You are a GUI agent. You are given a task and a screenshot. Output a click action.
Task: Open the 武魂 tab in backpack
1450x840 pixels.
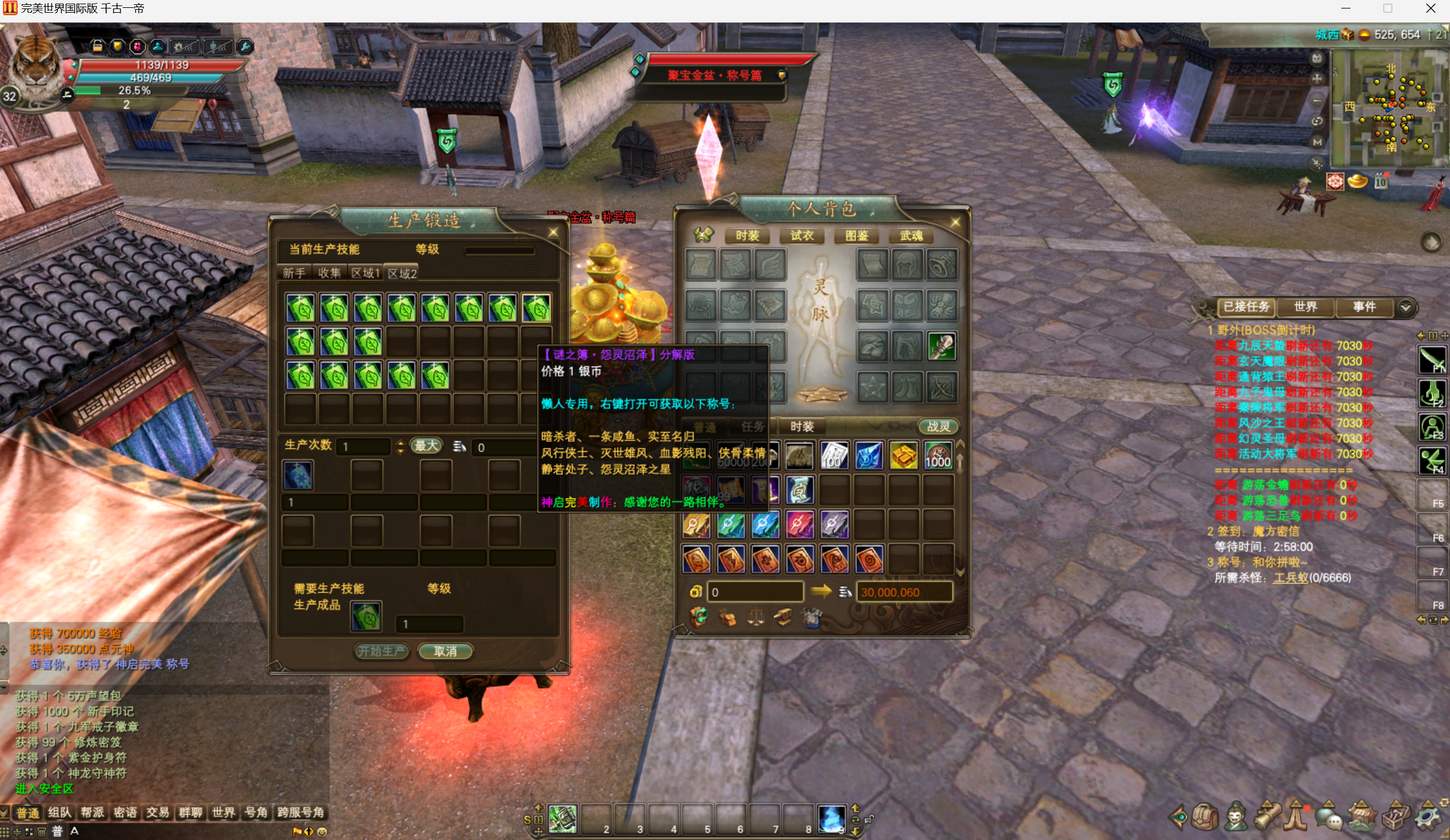911,235
